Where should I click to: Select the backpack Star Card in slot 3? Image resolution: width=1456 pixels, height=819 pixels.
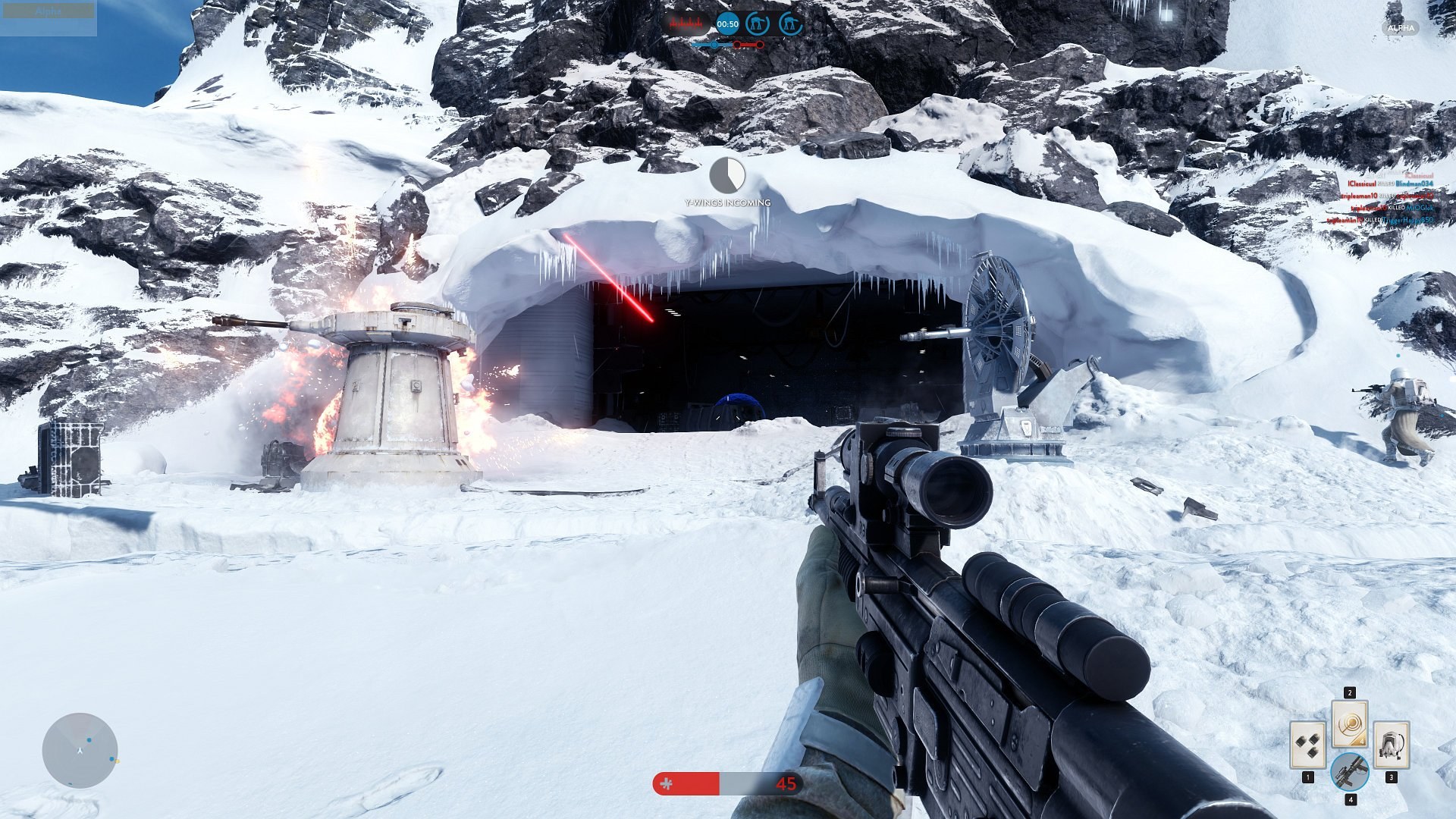click(x=1390, y=744)
